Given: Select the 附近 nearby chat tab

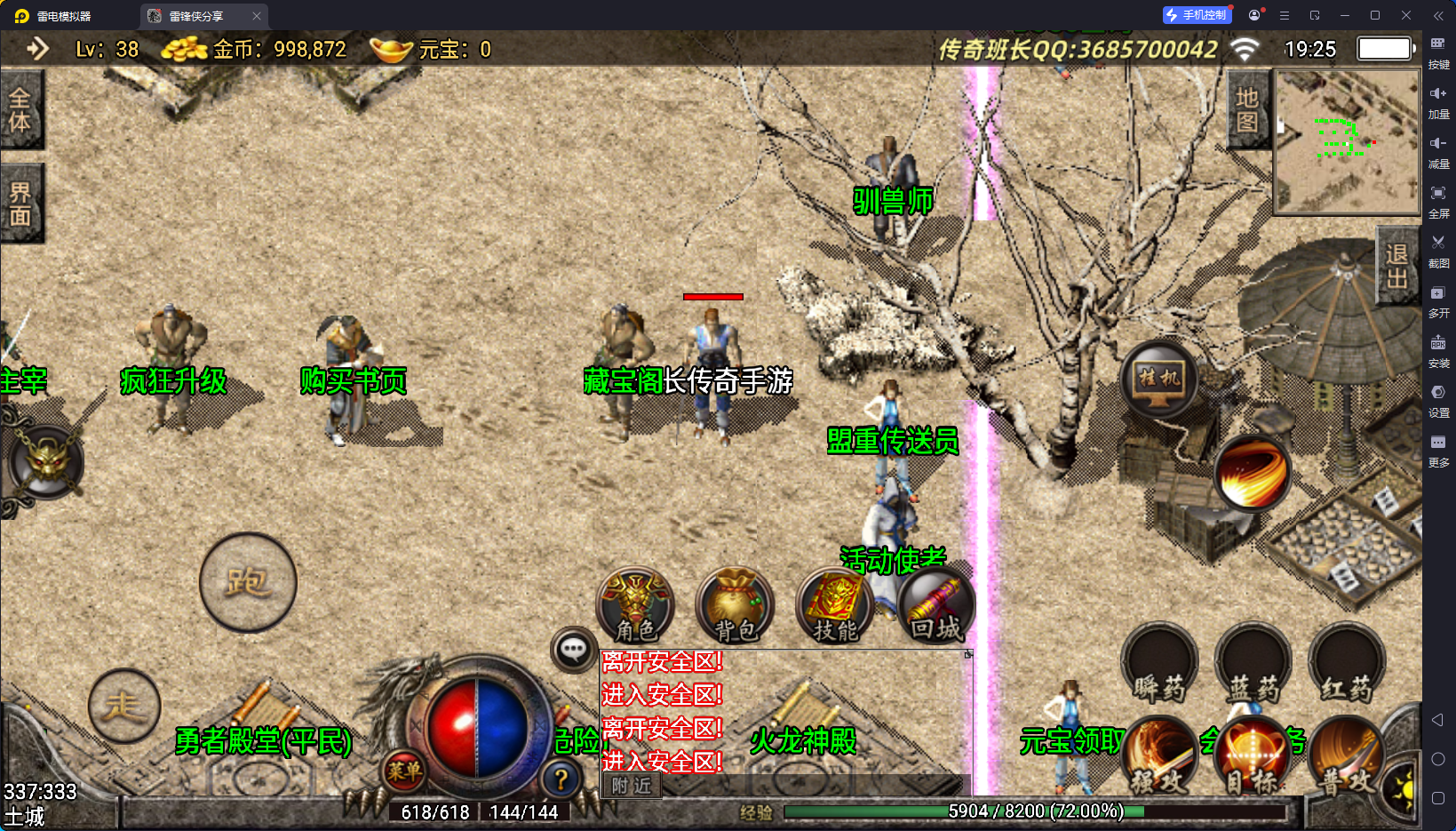Looking at the screenshot, I should coord(632,786).
